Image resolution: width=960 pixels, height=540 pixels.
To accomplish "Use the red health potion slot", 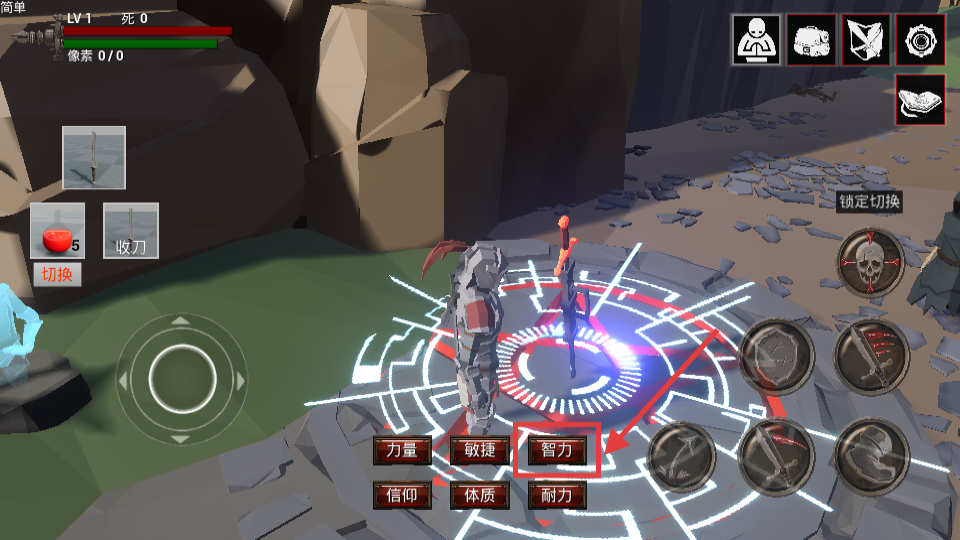I will 57,231.
